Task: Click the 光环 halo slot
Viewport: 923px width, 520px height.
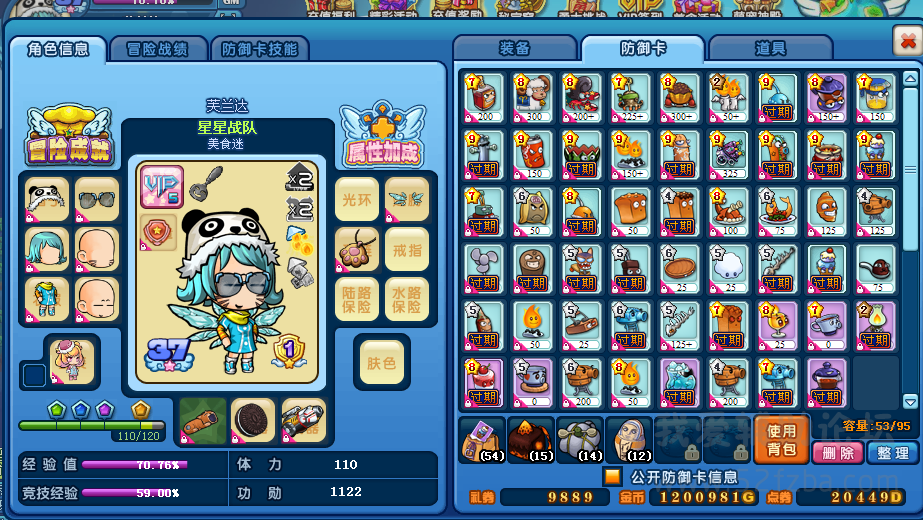Action: pos(357,199)
